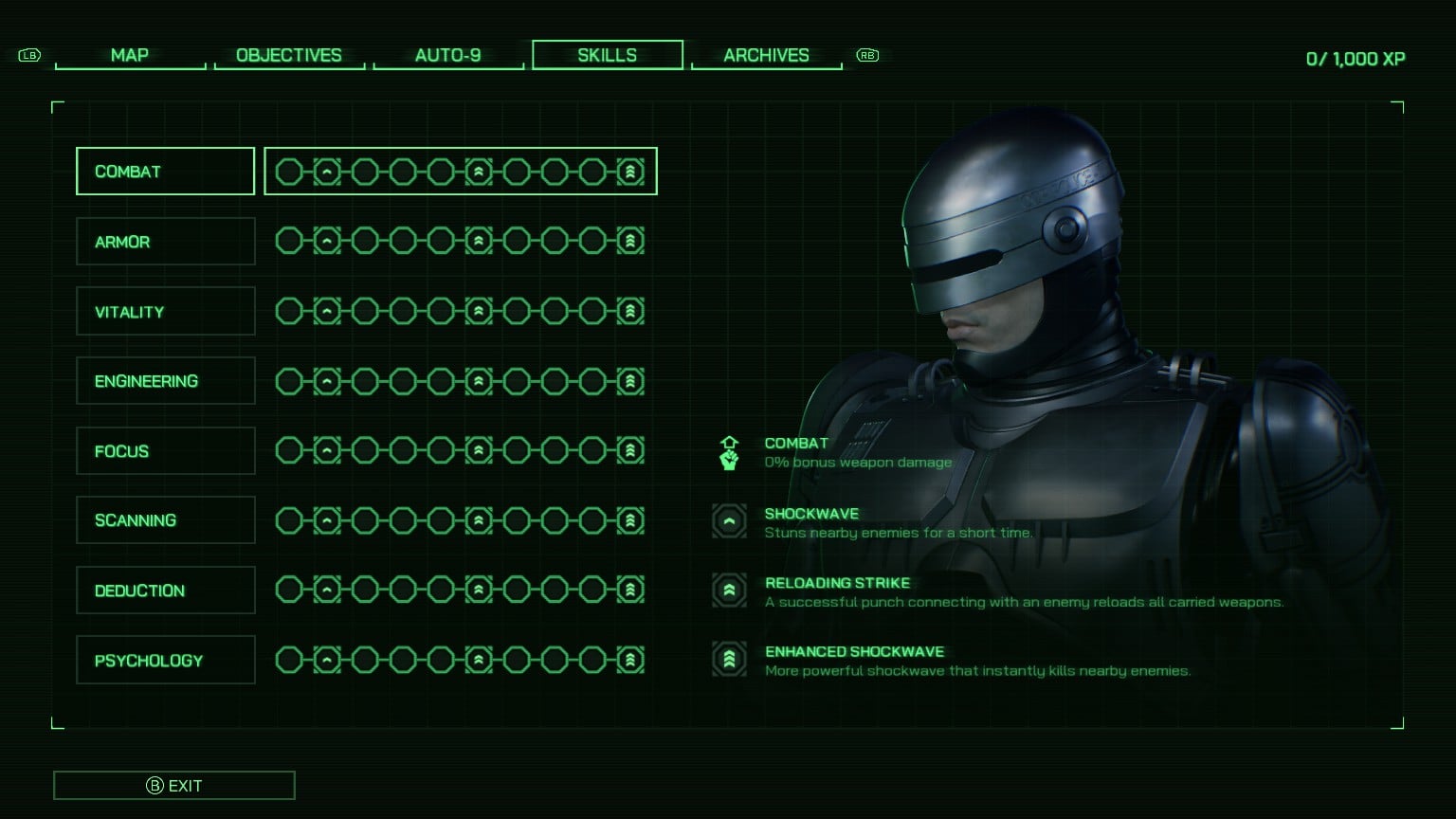Select the first node in the Combat skill track

pyautogui.click(x=289, y=172)
